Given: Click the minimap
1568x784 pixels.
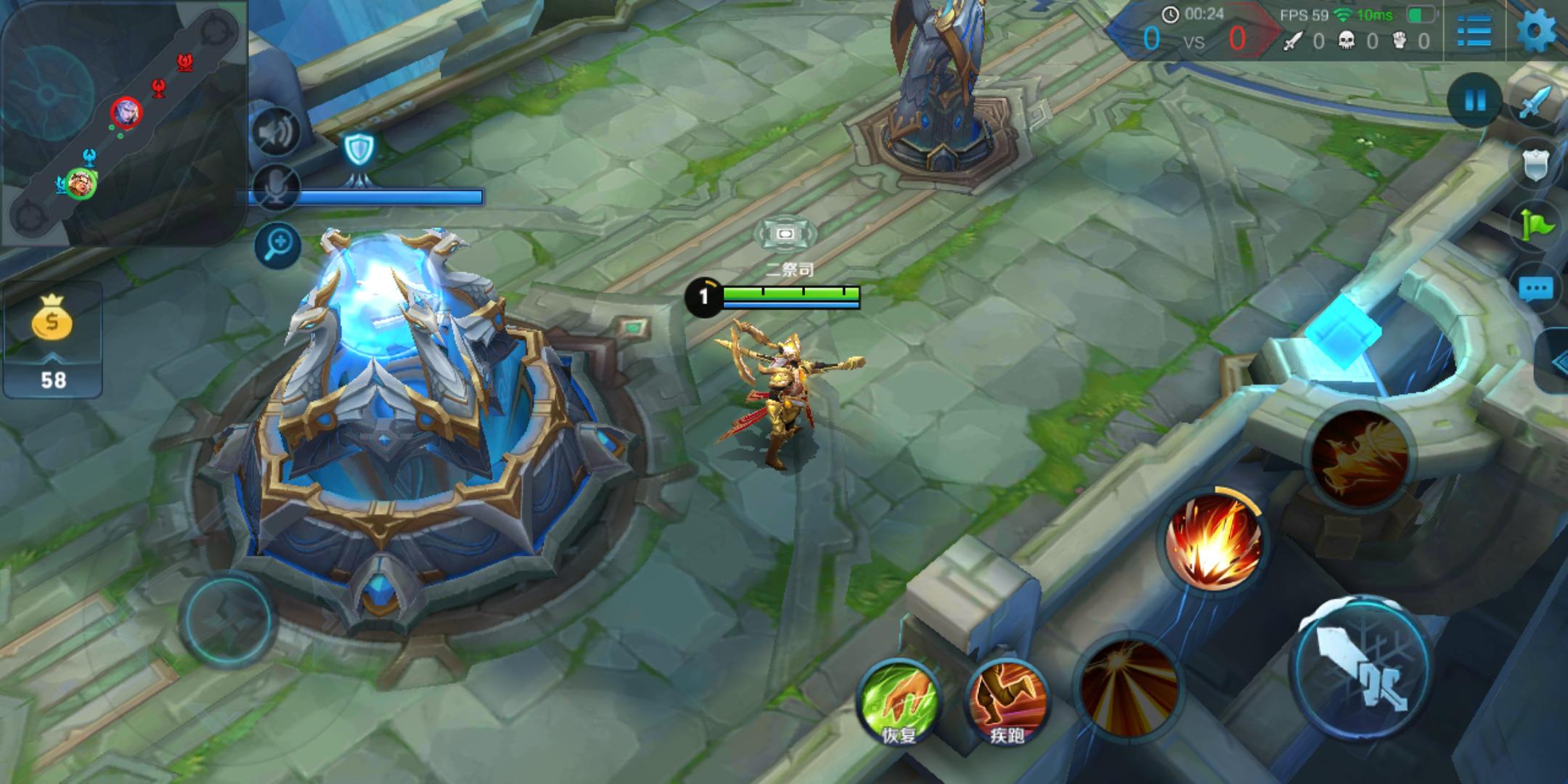Looking at the screenshot, I should point(122,122).
